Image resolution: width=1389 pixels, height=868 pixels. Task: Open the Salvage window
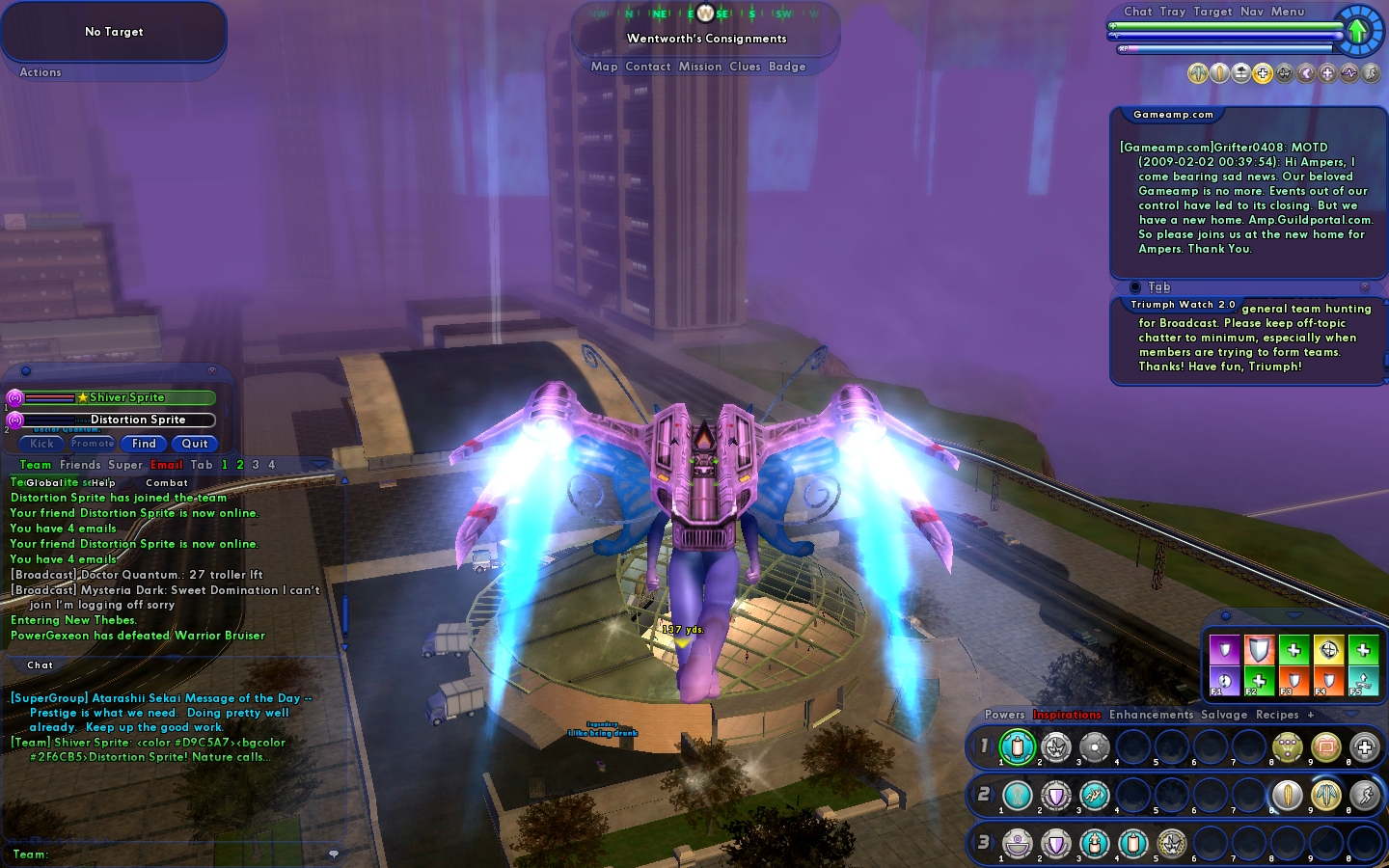coord(1224,715)
